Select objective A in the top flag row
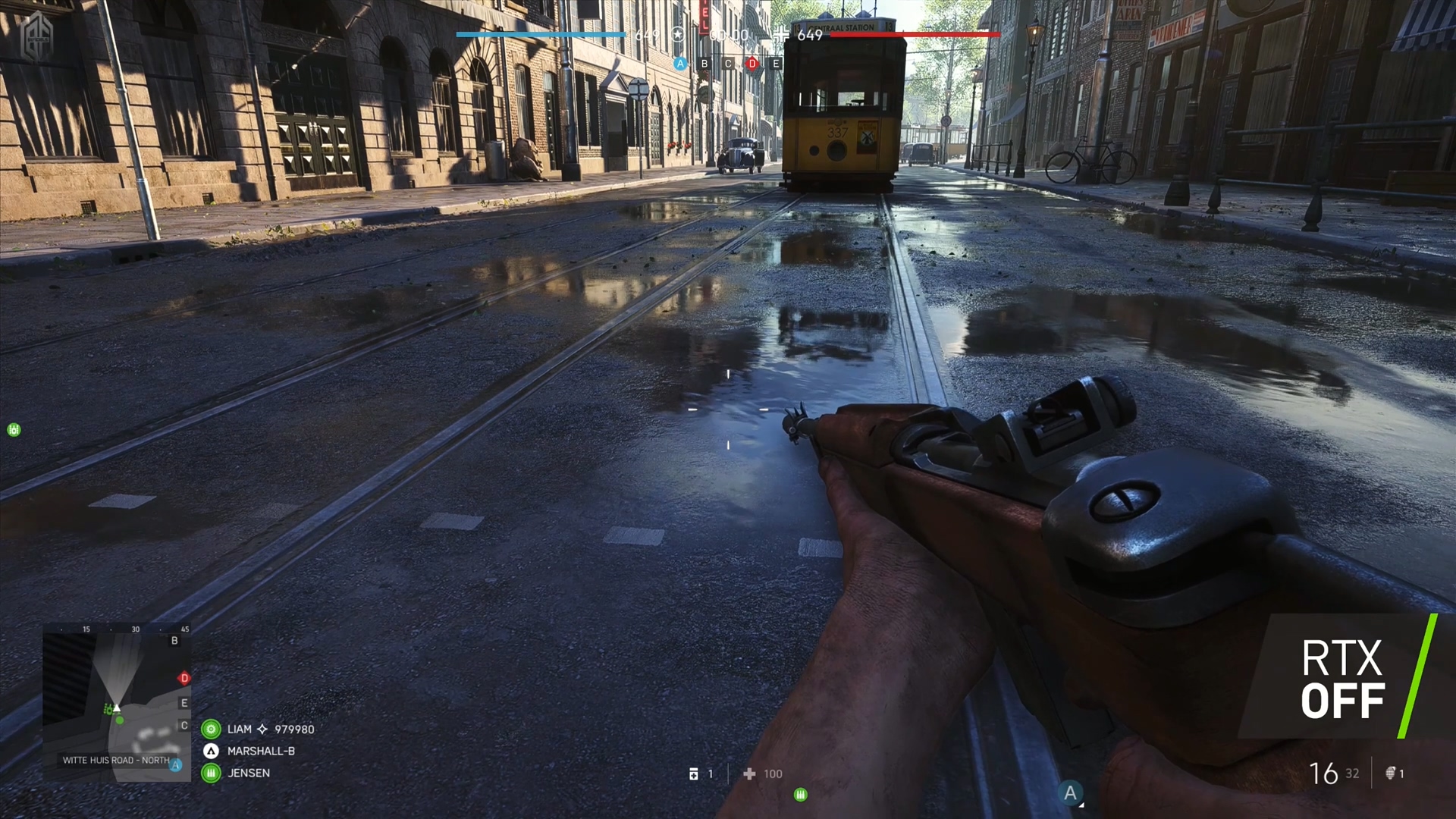1456x819 pixels. (x=680, y=64)
